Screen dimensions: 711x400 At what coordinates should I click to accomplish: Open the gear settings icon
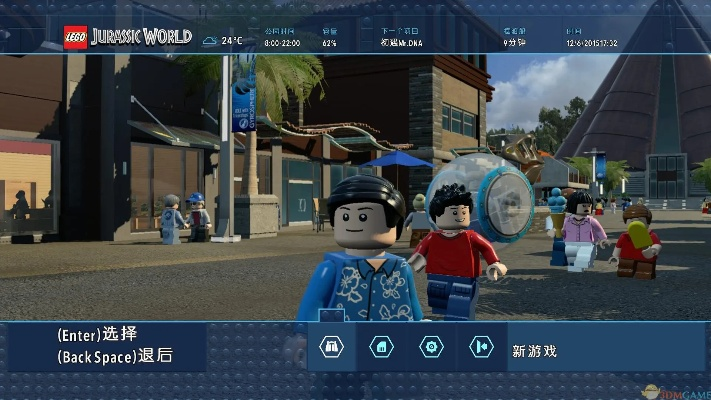pos(431,347)
